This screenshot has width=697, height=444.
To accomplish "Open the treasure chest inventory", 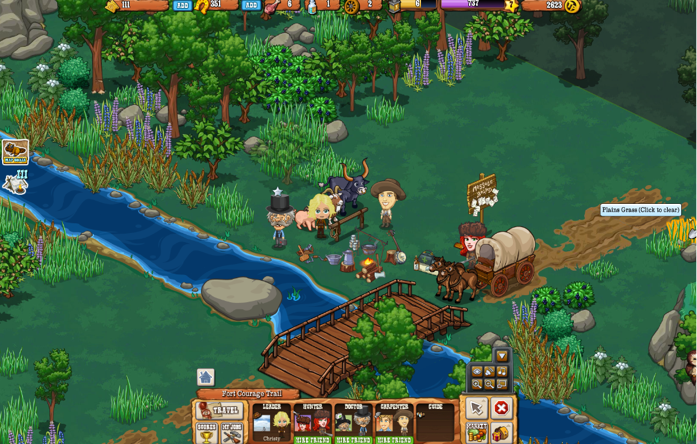I will [x=501, y=433].
